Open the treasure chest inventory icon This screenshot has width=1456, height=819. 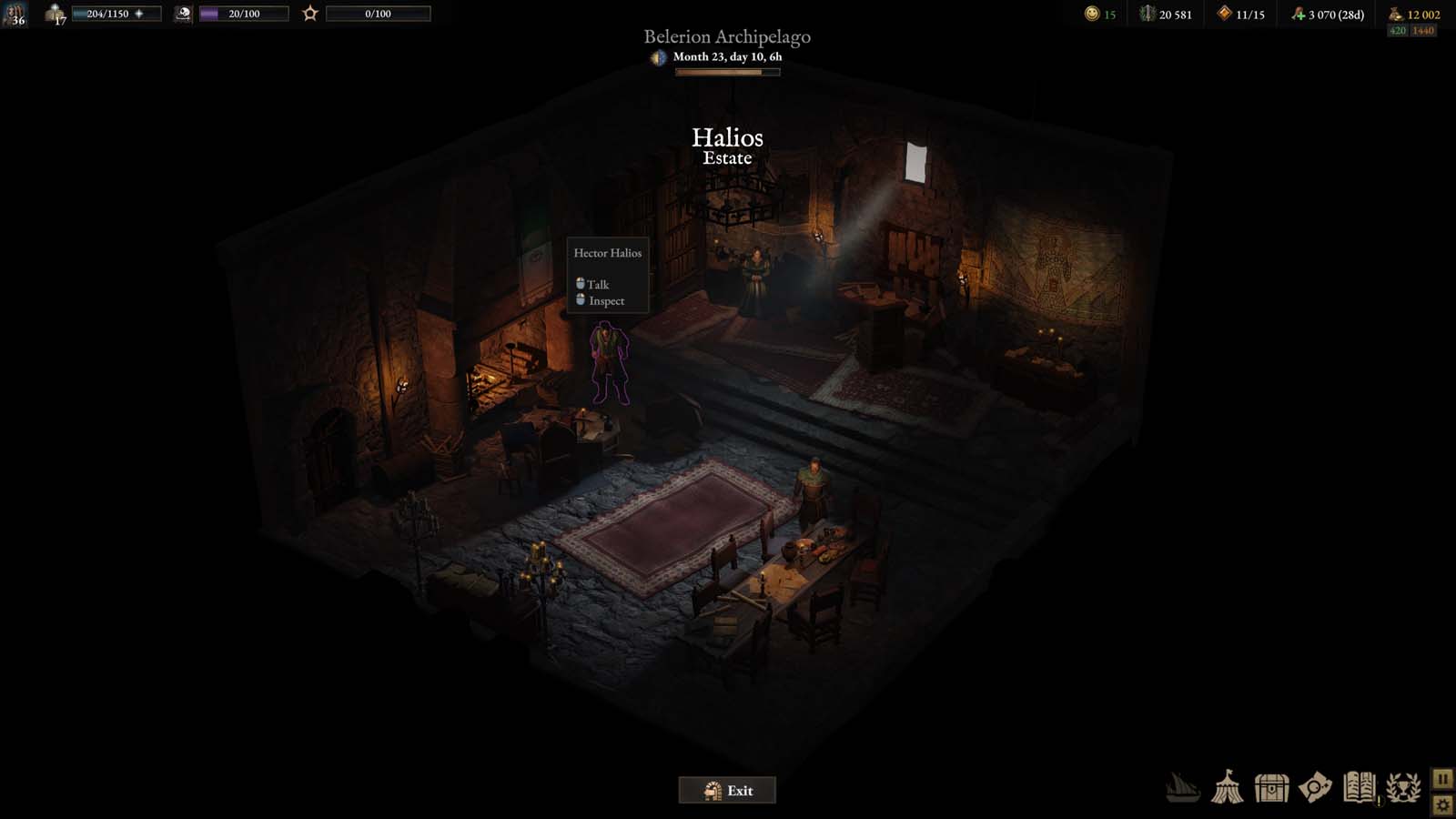(x=1271, y=787)
